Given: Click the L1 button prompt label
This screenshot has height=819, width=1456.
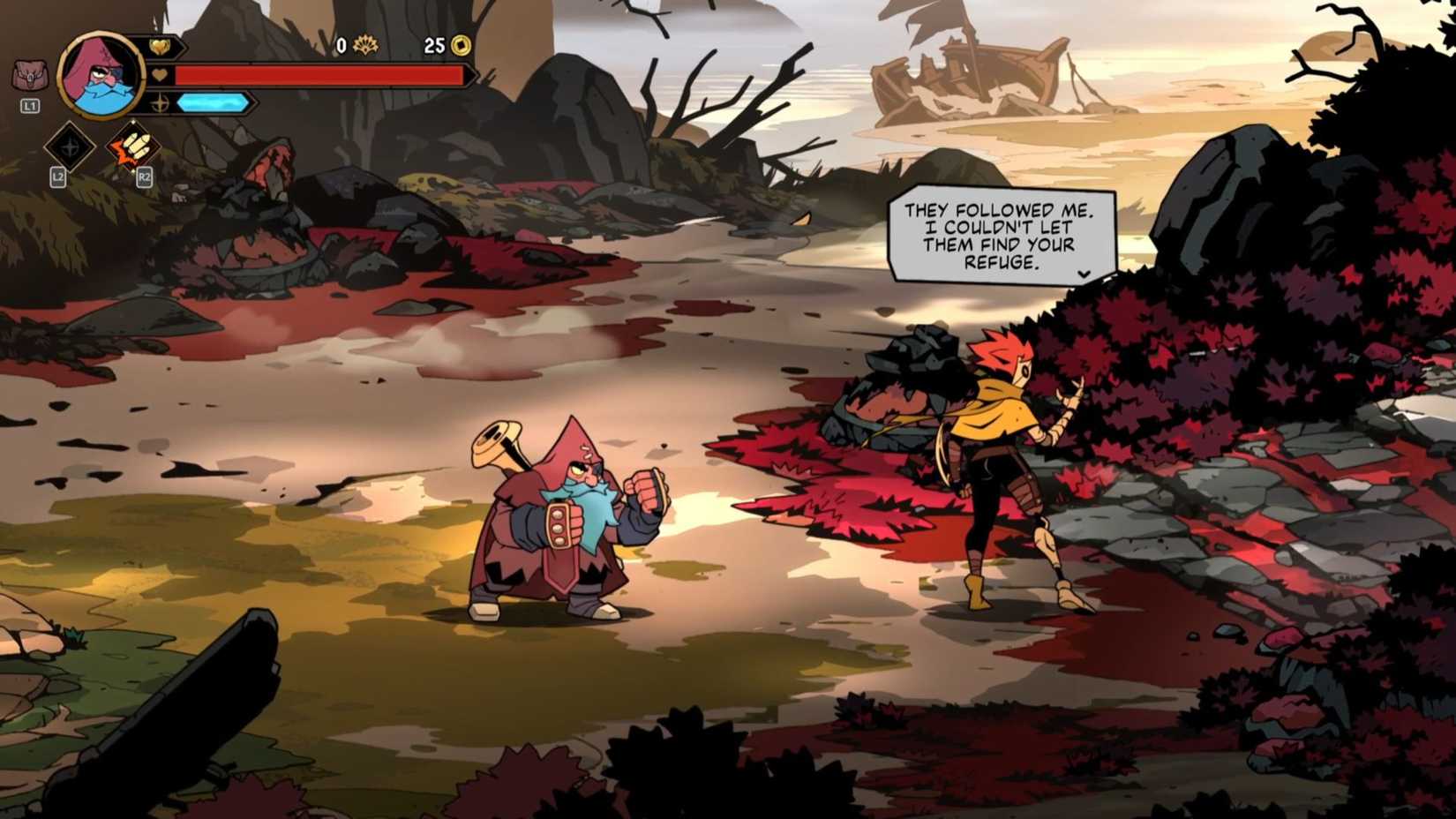Looking at the screenshot, I should [28, 105].
